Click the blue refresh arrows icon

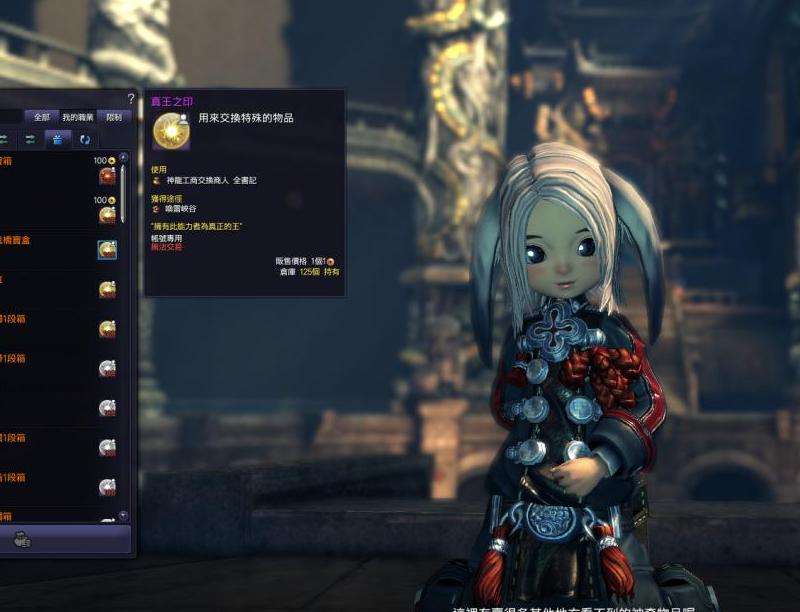[85, 139]
